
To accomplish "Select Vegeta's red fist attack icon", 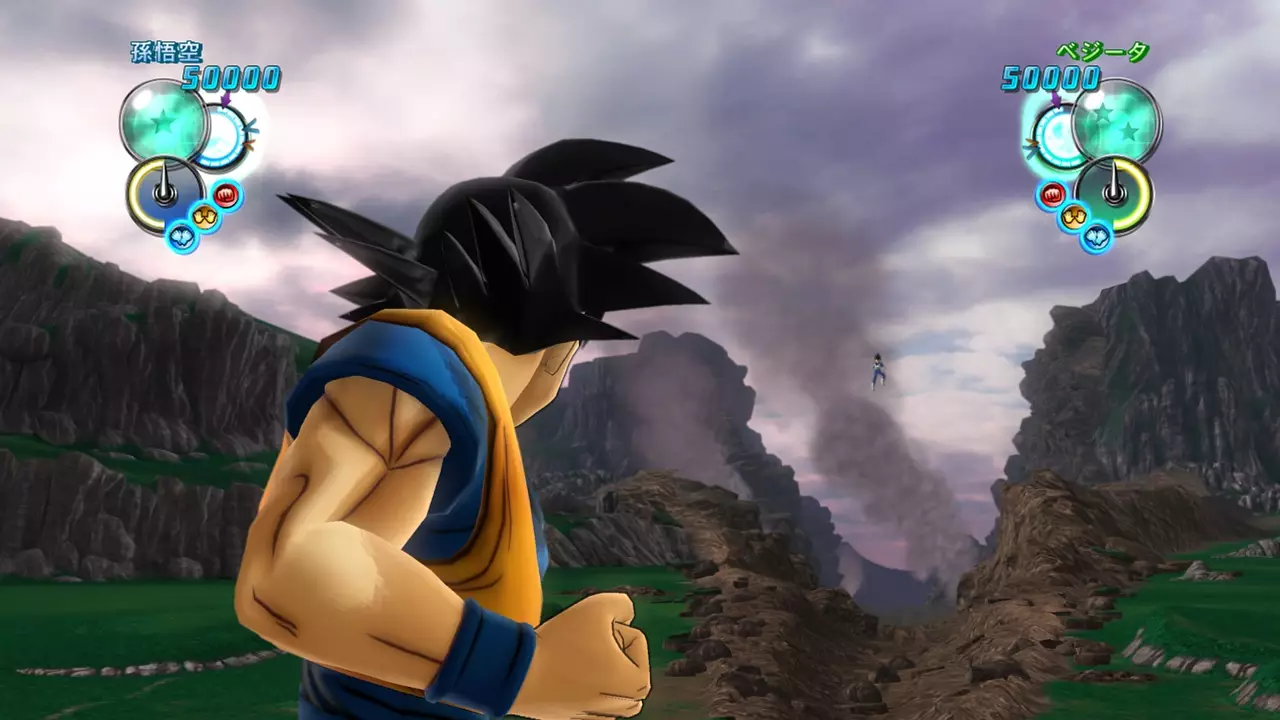I will tap(1052, 193).
